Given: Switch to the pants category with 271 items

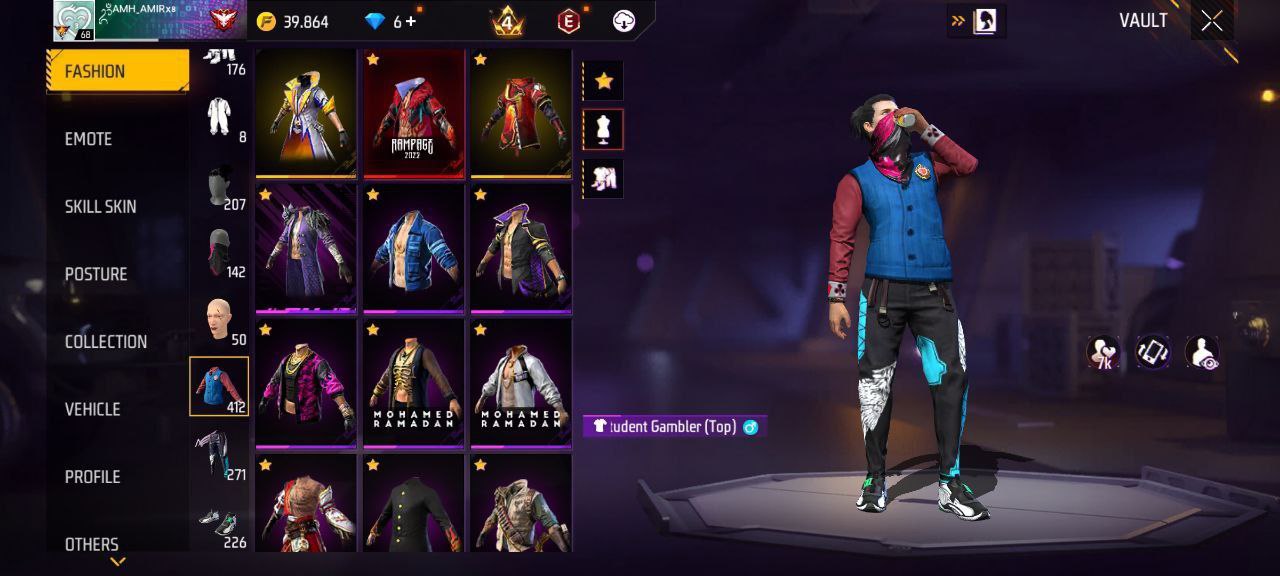Looking at the screenshot, I should [x=219, y=455].
